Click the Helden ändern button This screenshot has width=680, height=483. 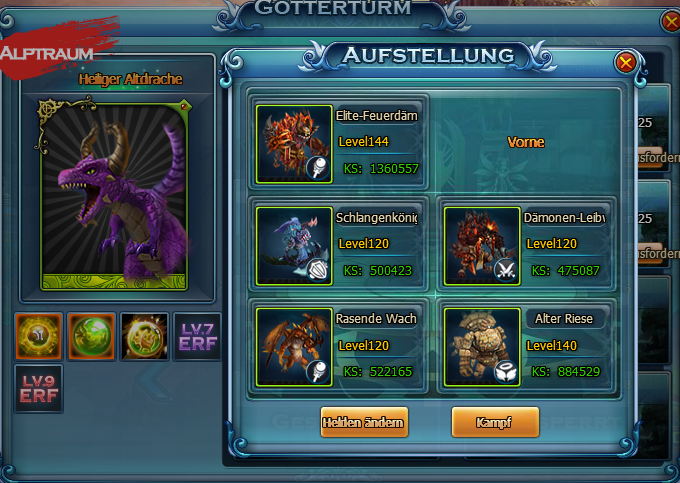point(364,422)
